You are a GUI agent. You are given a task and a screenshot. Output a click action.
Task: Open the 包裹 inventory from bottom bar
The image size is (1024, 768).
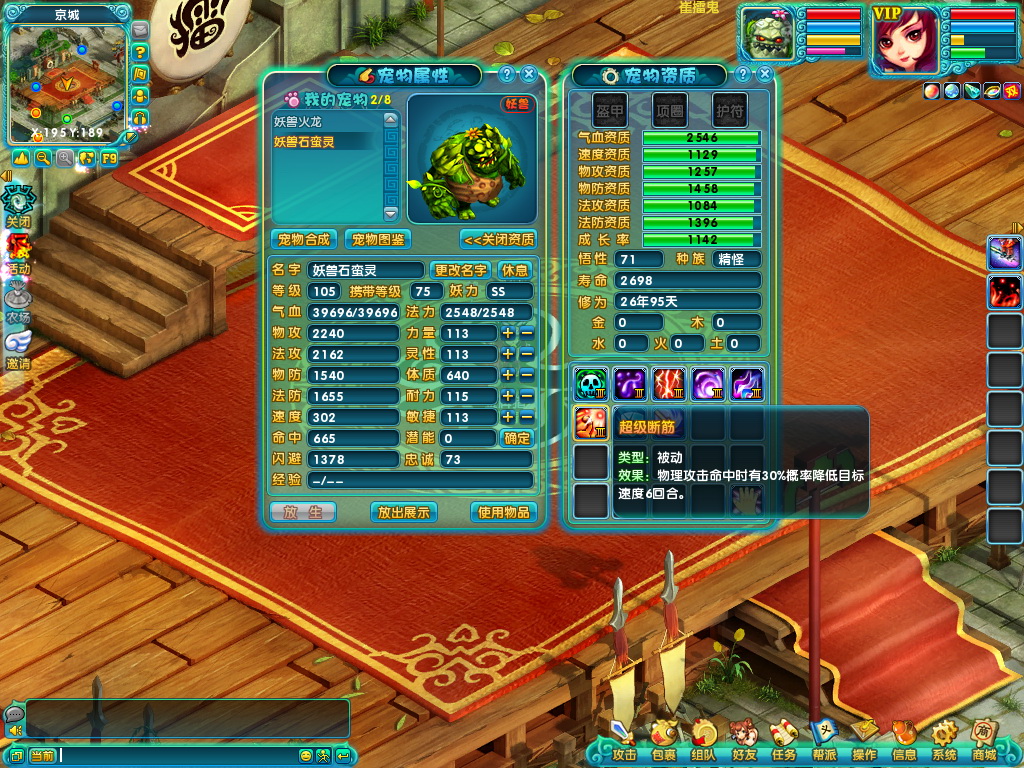(x=664, y=742)
